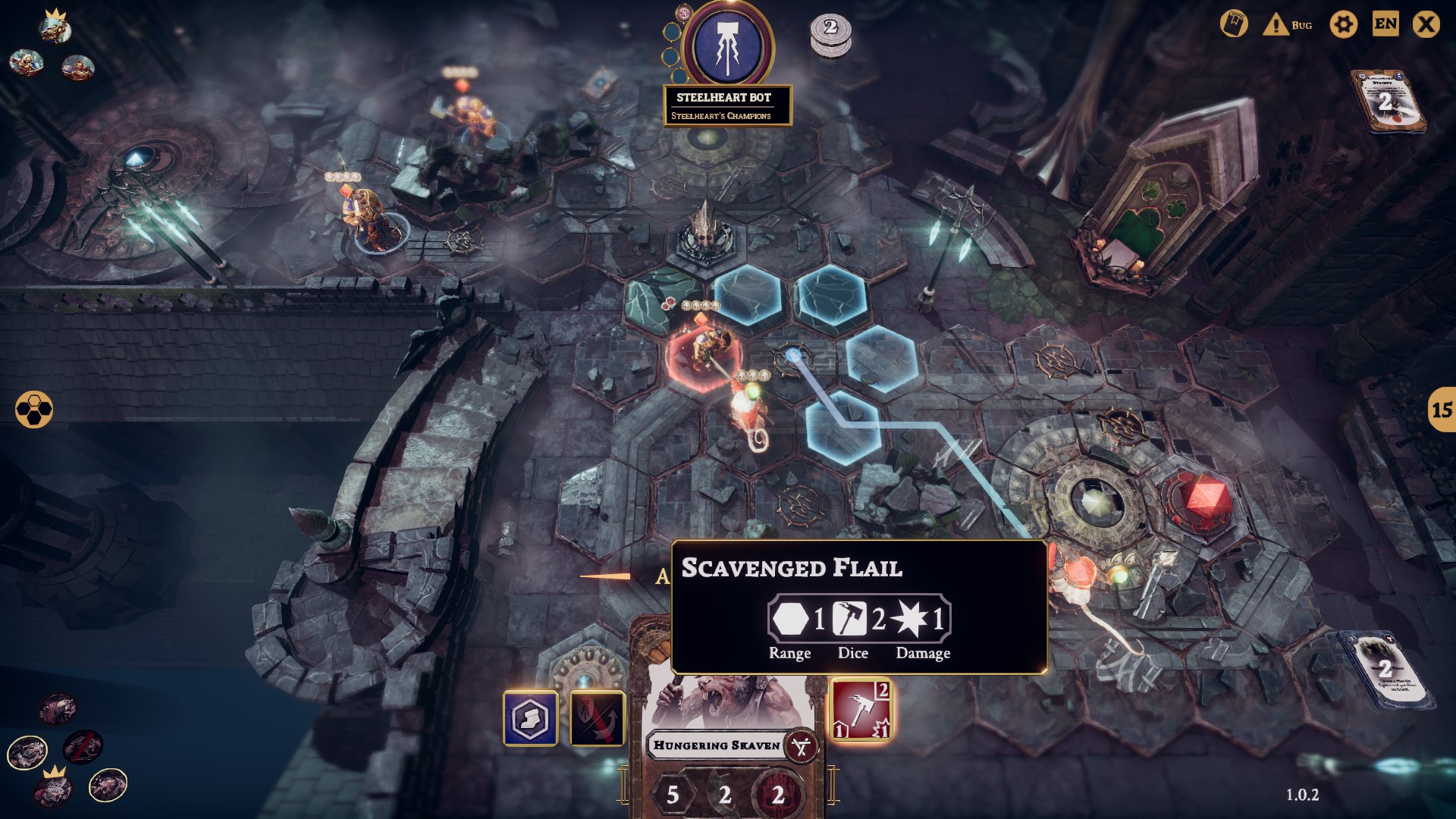Close the game with the X button
Image resolution: width=1456 pixels, height=819 pixels.
coord(1426,25)
